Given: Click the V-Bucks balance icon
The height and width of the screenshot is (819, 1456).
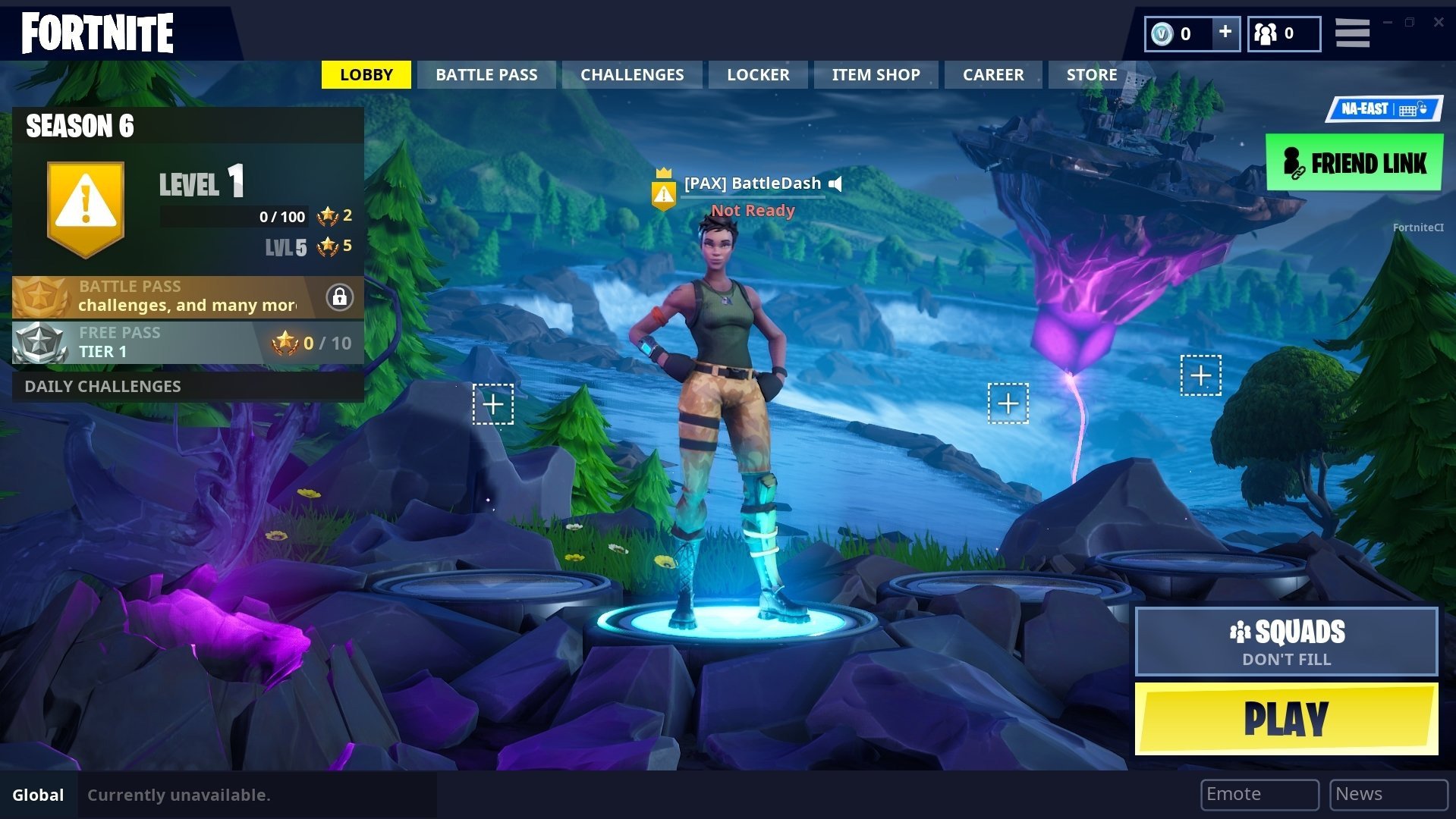Looking at the screenshot, I should point(1164,33).
